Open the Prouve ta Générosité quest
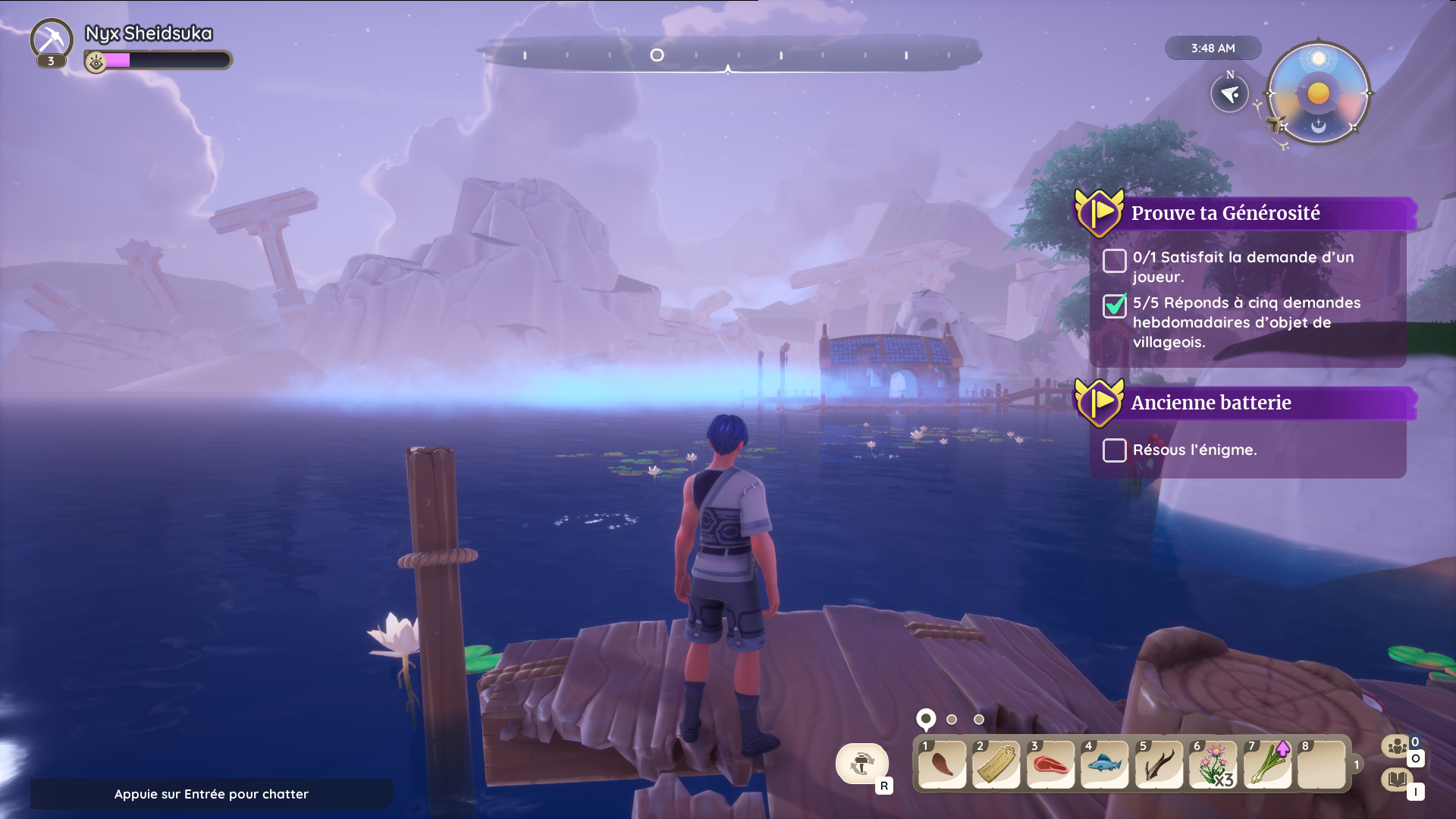The image size is (1456, 819). tap(1225, 213)
